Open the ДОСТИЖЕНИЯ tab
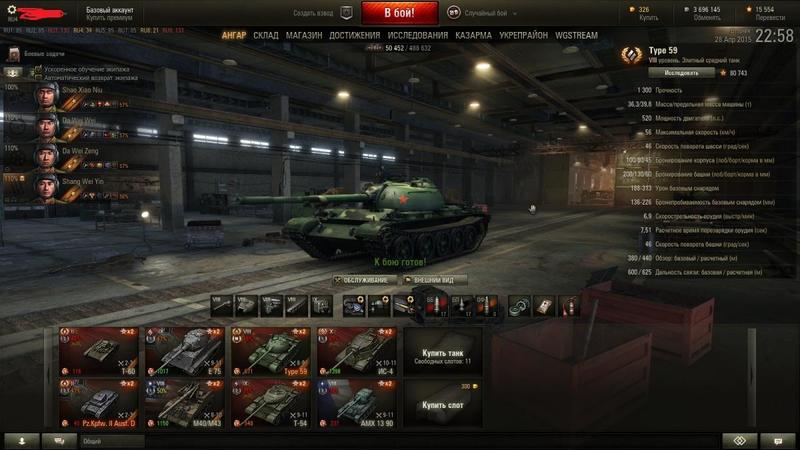 pyautogui.click(x=354, y=35)
